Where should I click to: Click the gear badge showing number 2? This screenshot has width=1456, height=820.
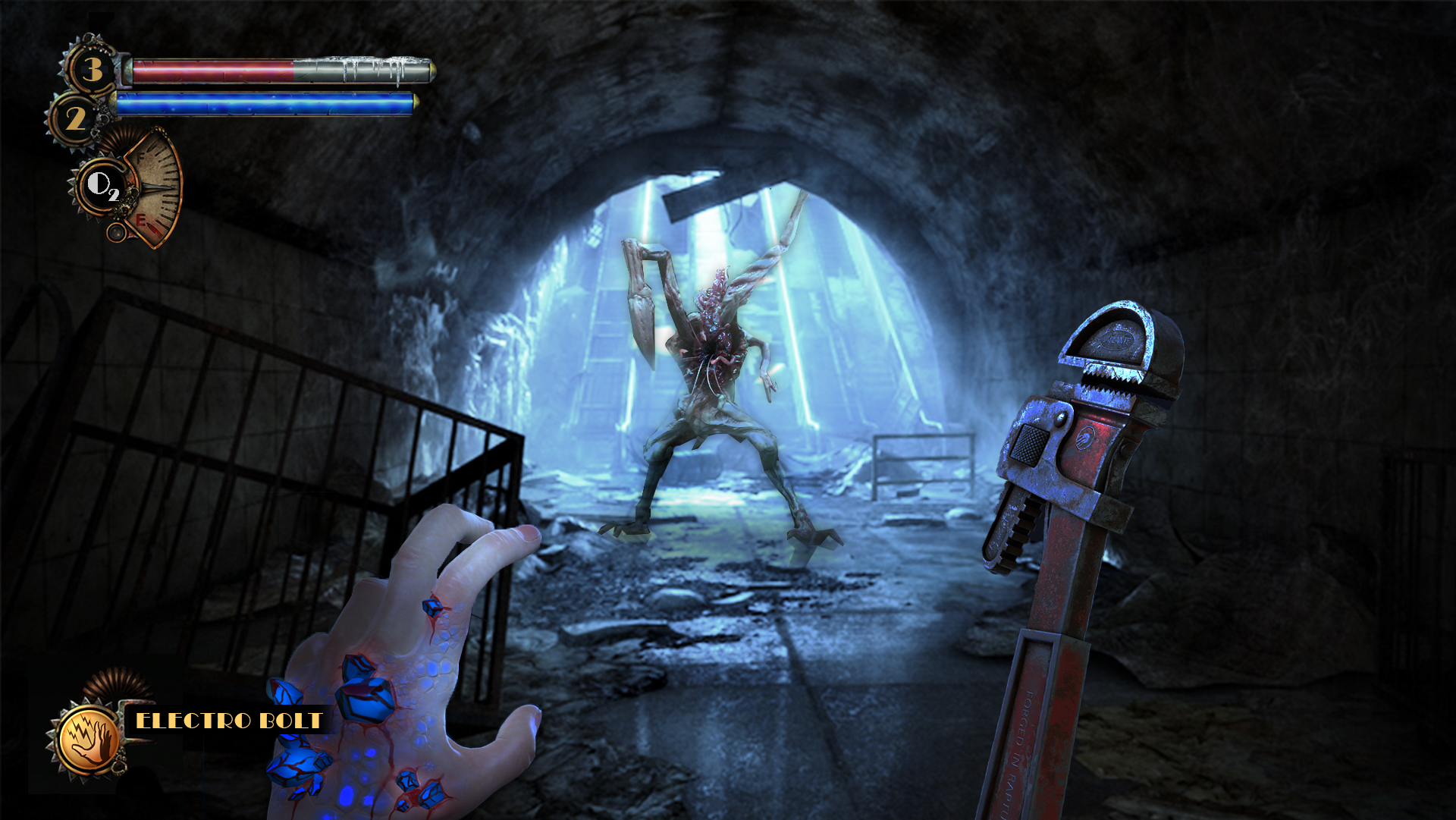[75, 118]
